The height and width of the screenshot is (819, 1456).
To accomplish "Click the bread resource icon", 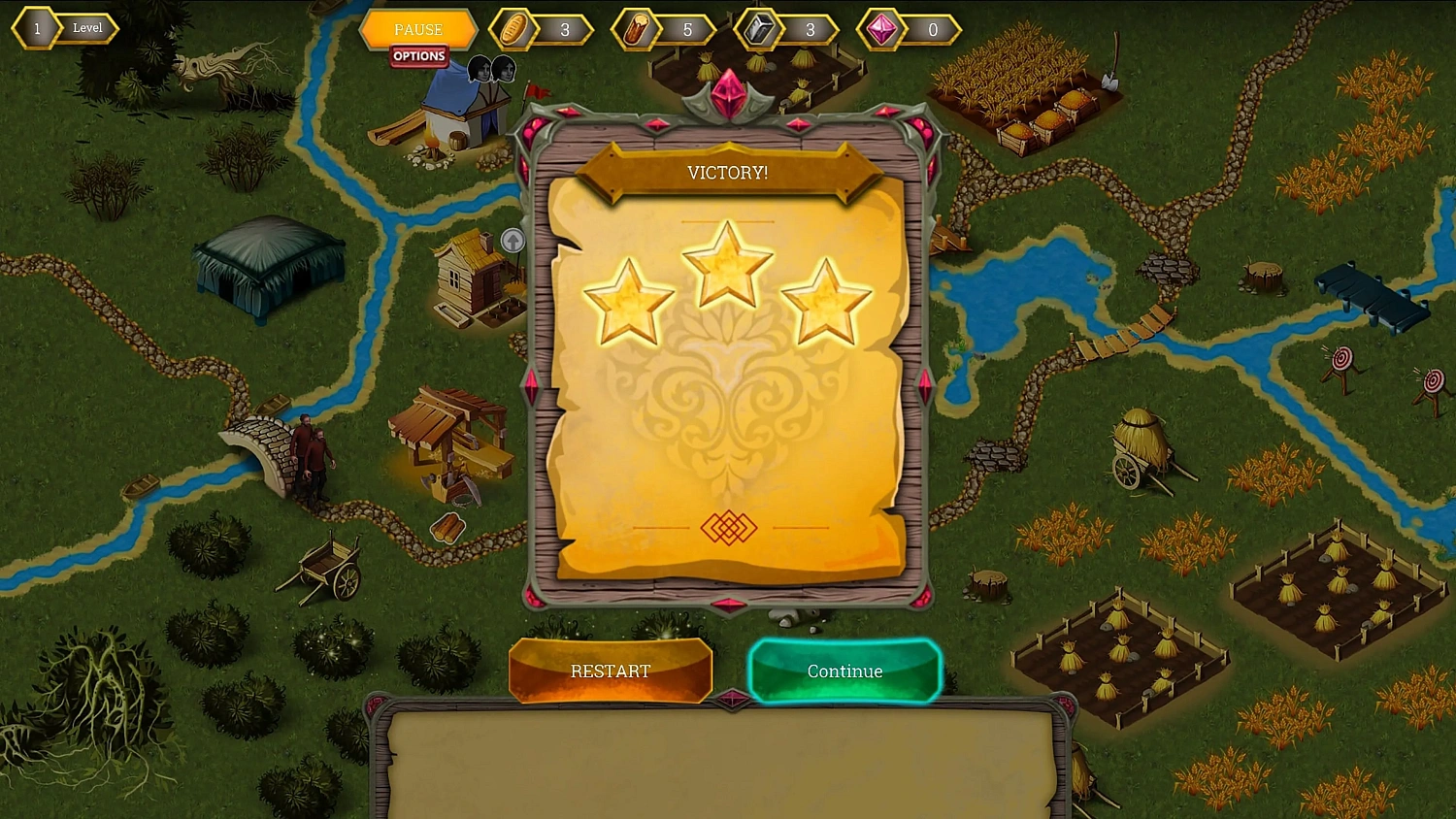I will (x=513, y=29).
